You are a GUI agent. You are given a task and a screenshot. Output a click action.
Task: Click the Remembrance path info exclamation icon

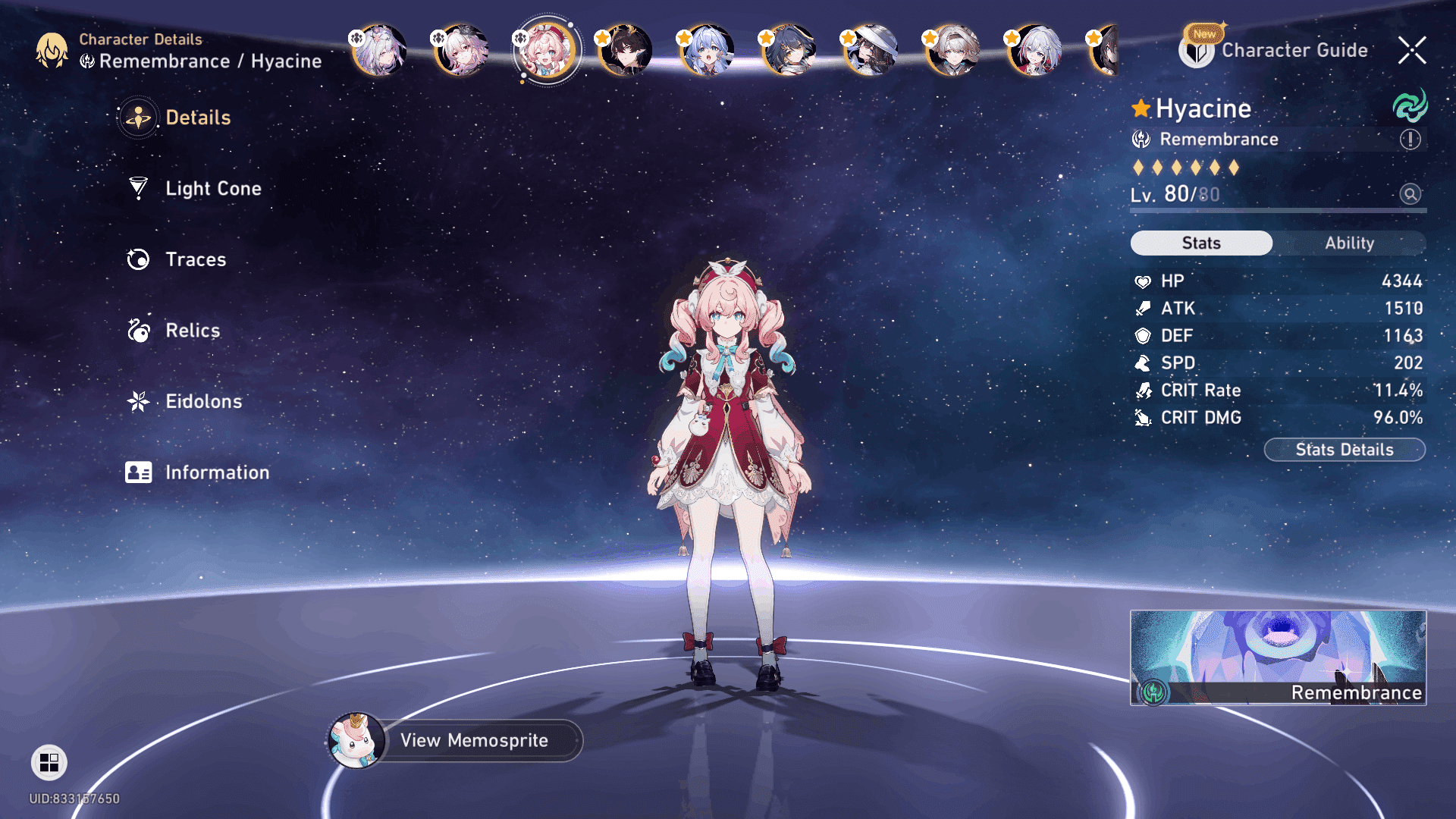(x=1410, y=140)
